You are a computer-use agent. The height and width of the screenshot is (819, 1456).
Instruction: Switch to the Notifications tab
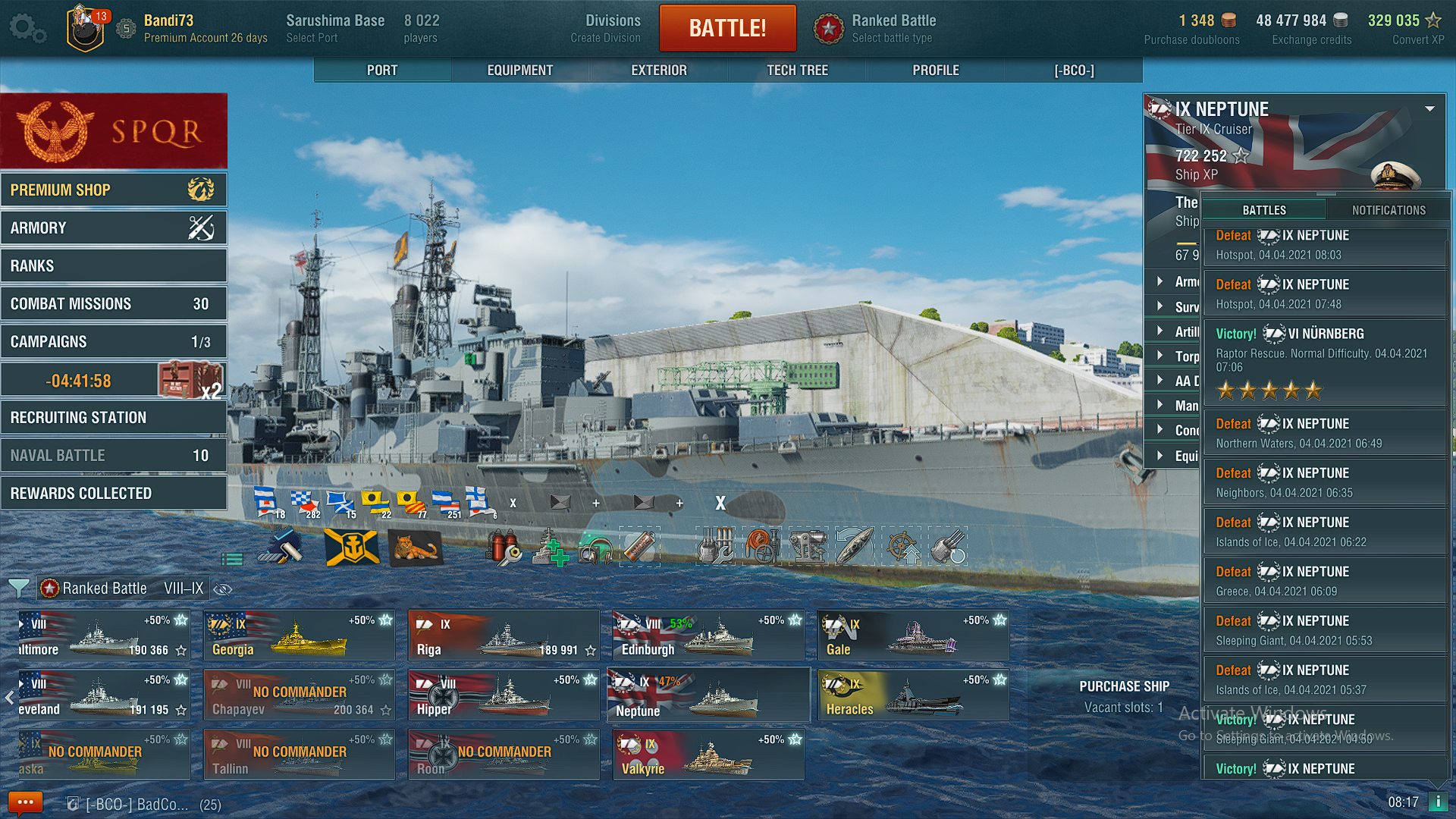point(1389,210)
